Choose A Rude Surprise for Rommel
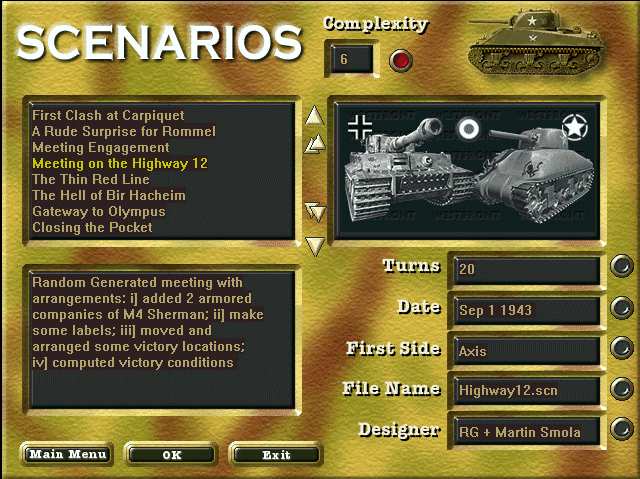Screen dimensions: 640x479 click(123, 131)
